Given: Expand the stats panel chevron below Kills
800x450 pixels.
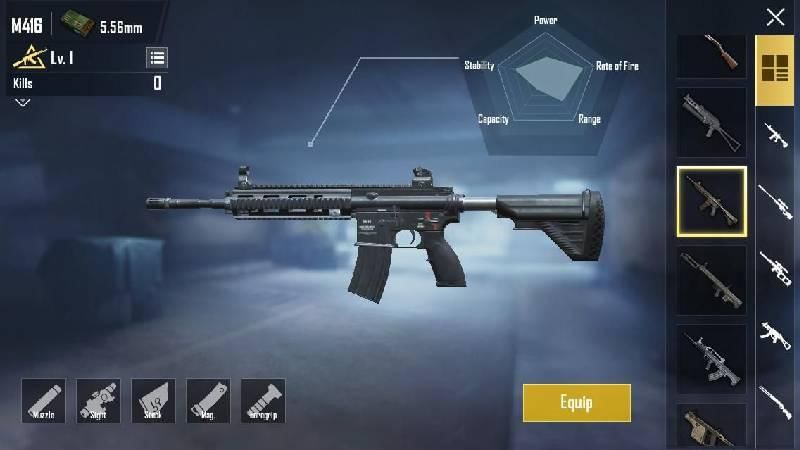Looking at the screenshot, I should coord(22,101).
